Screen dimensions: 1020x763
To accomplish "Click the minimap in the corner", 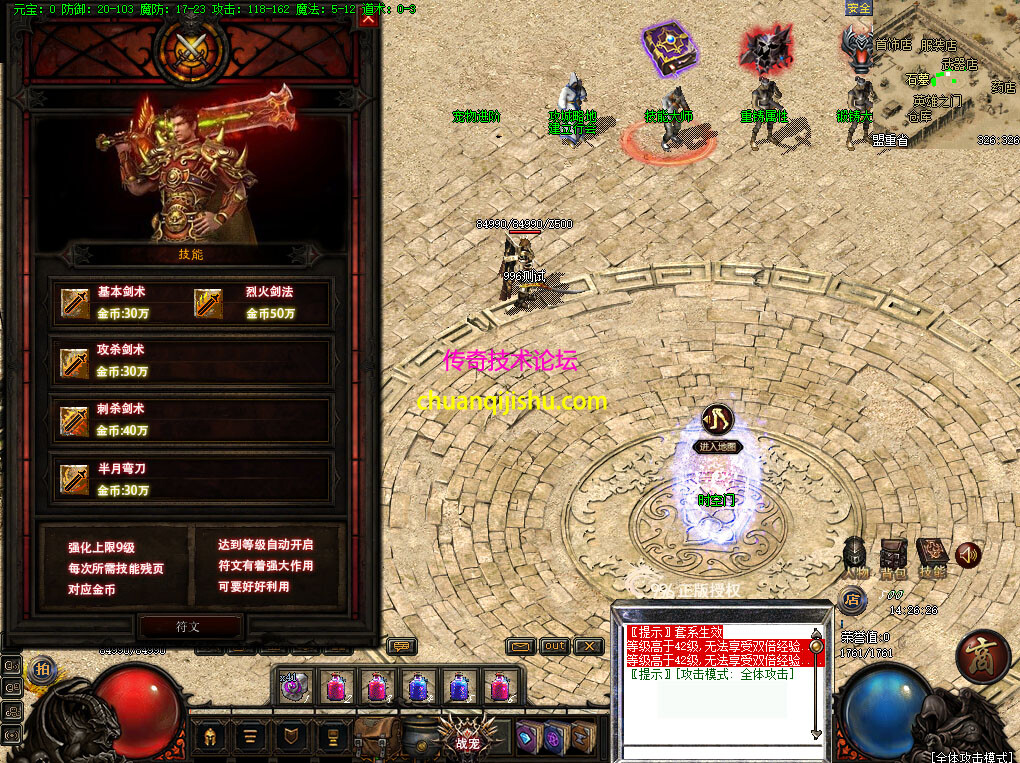I will coord(945,75).
